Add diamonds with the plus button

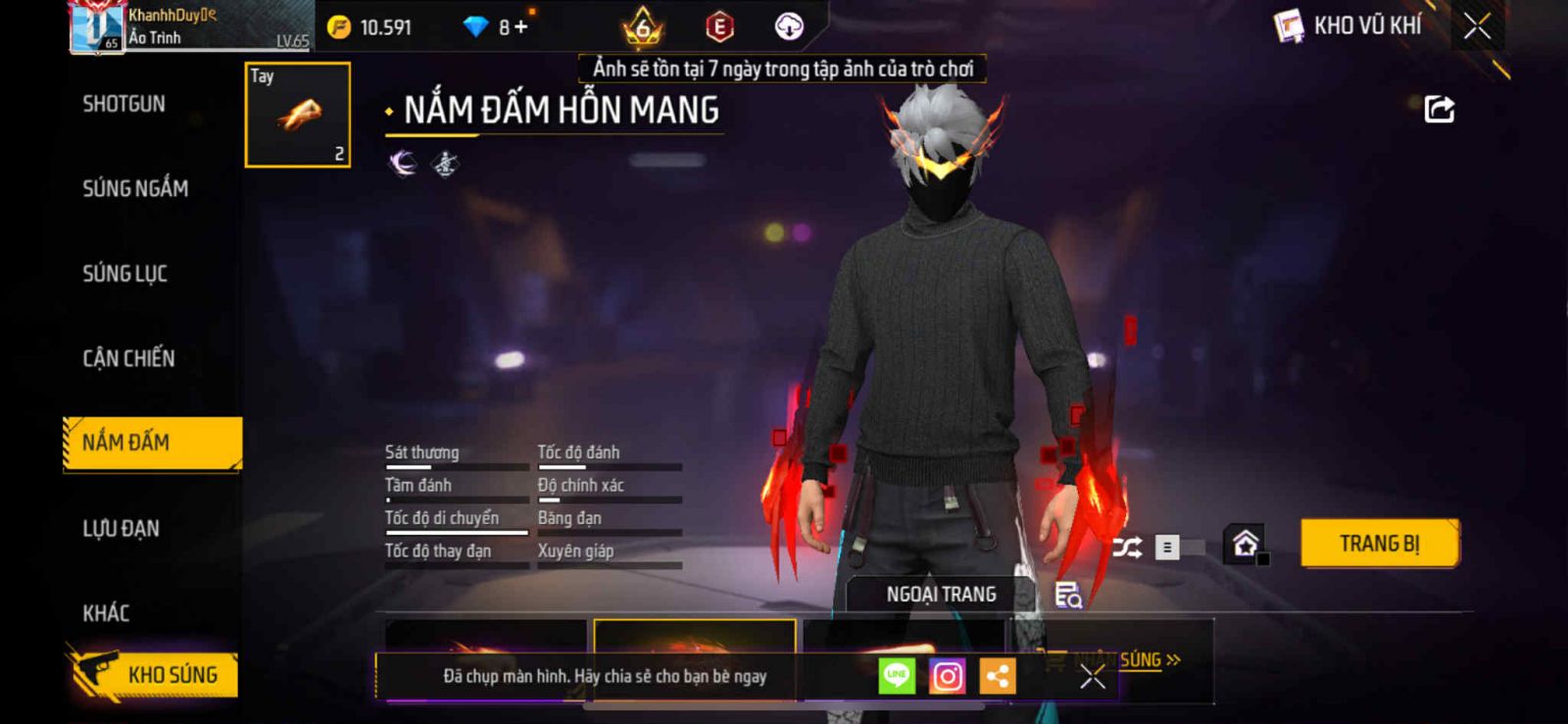click(x=520, y=27)
